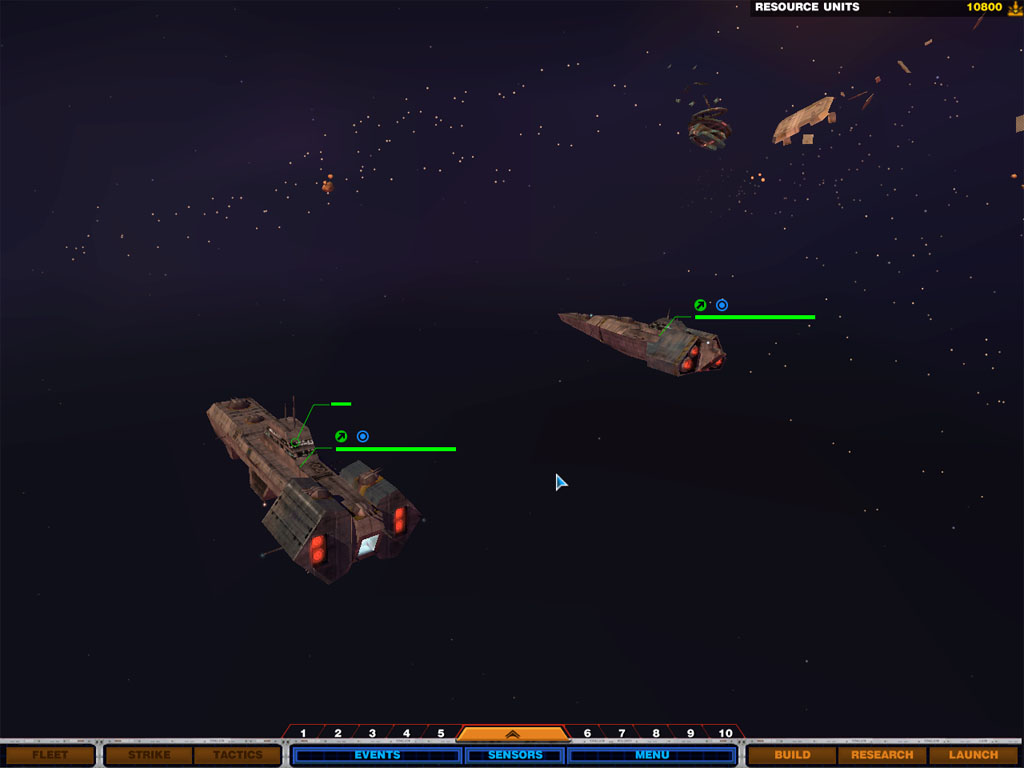Open the Research manager
Viewport: 1024px width, 768px height.
882,755
